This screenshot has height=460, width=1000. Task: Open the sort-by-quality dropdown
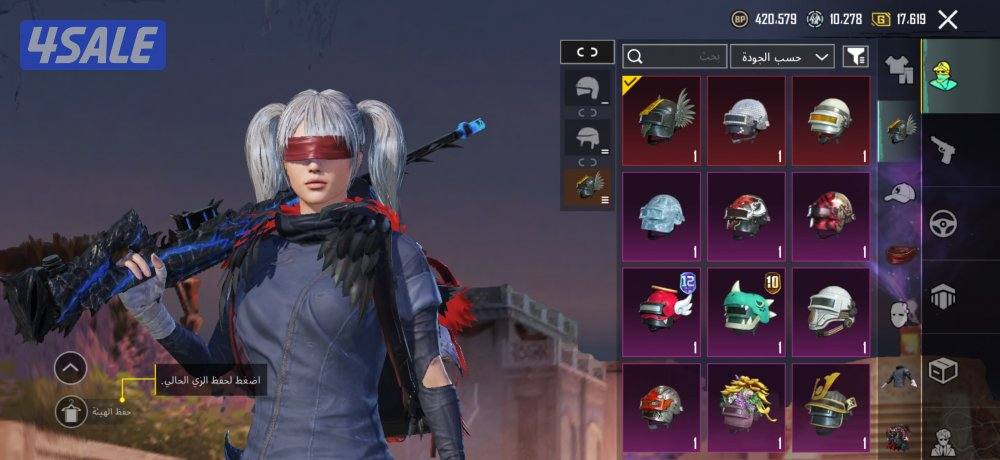782,56
